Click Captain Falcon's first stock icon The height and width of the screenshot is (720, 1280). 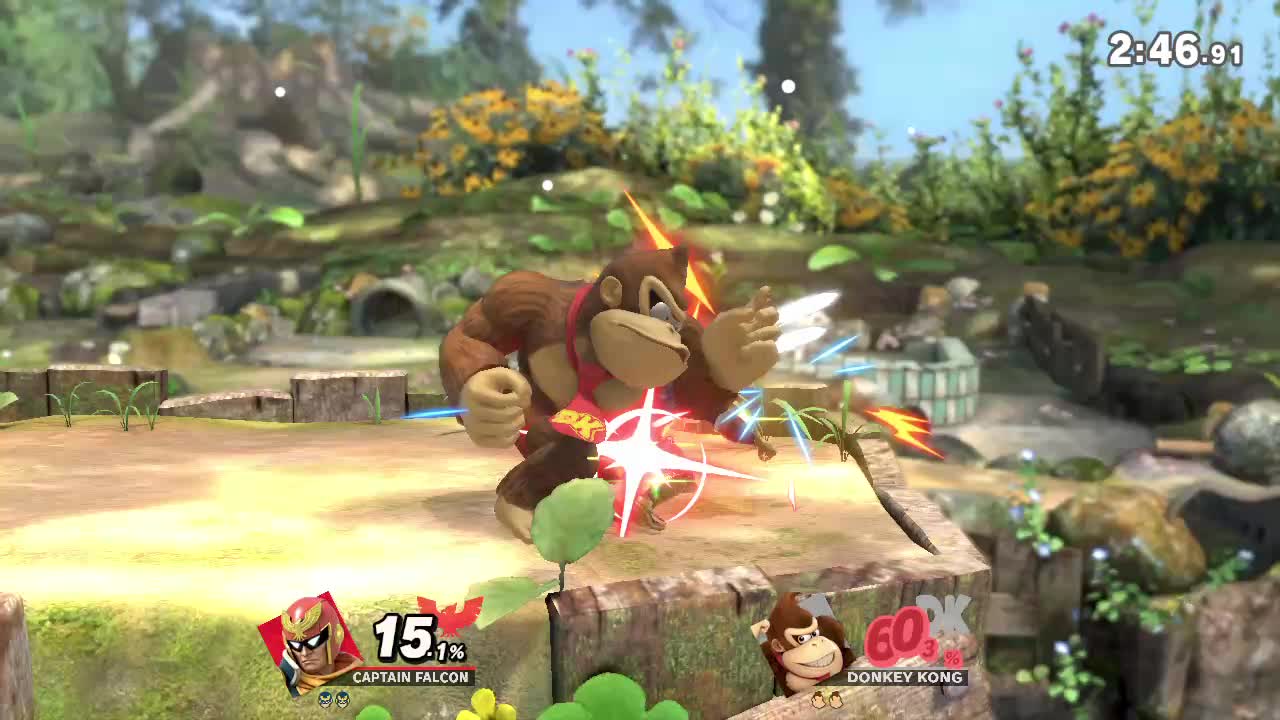pyautogui.click(x=325, y=700)
